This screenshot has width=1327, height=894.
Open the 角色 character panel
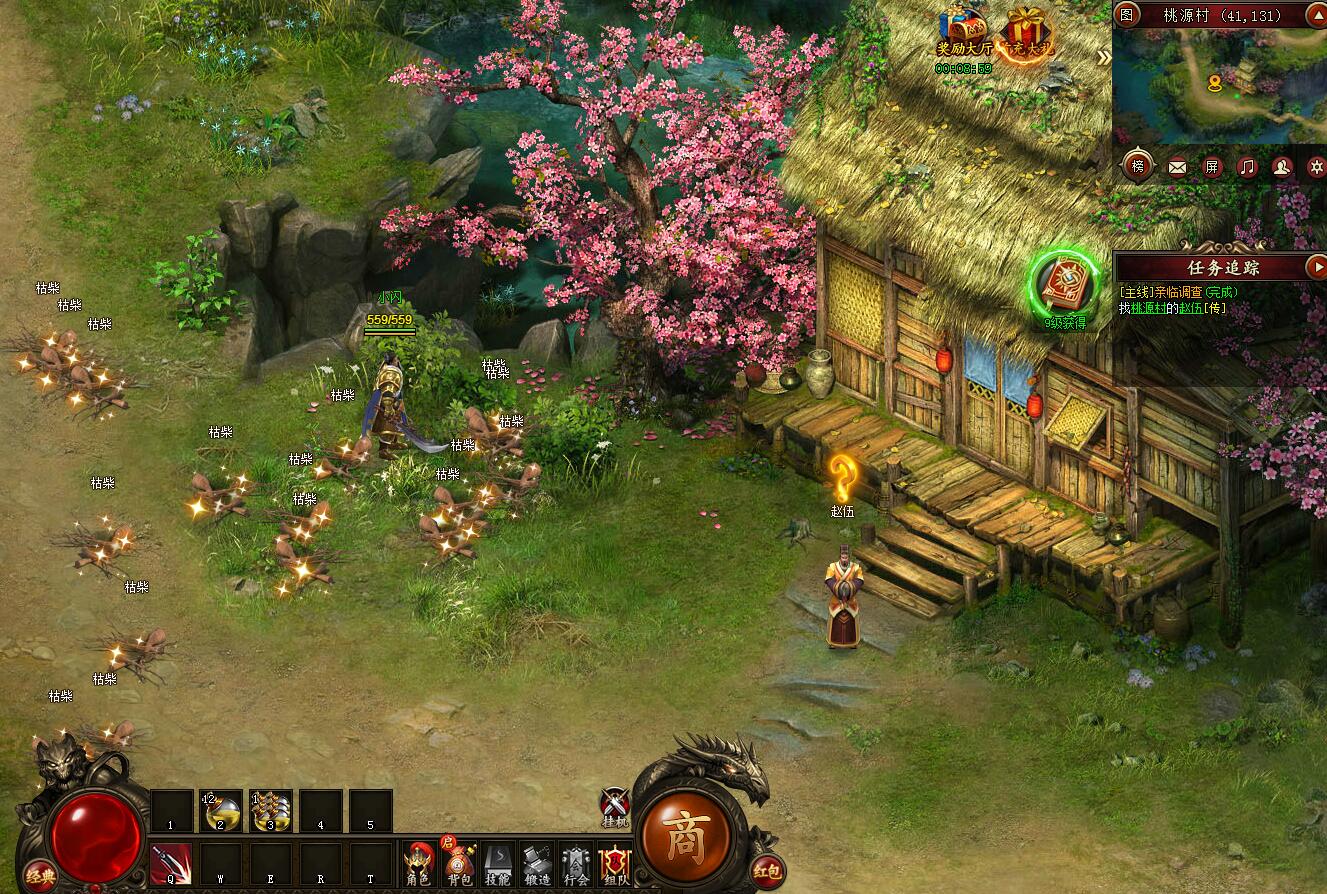(418, 863)
